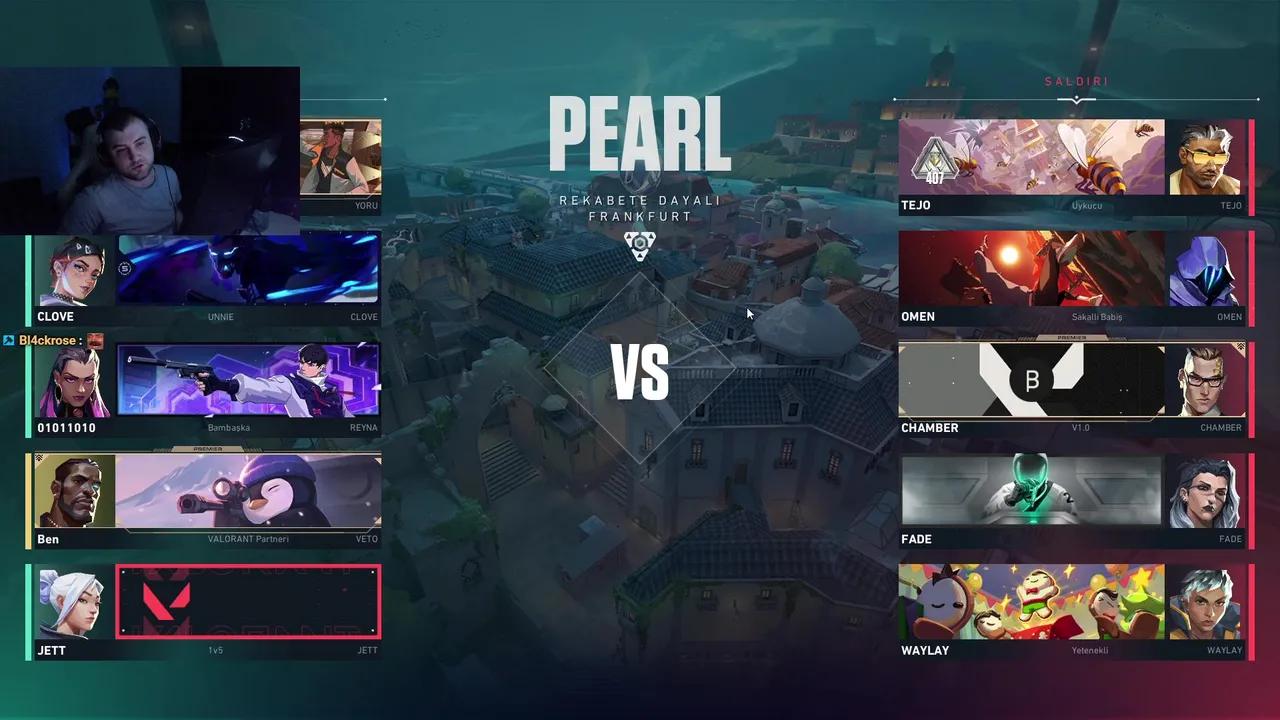Click the 1v5 Jett player card
The height and width of the screenshot is (720, 1280).
[248, 601]
